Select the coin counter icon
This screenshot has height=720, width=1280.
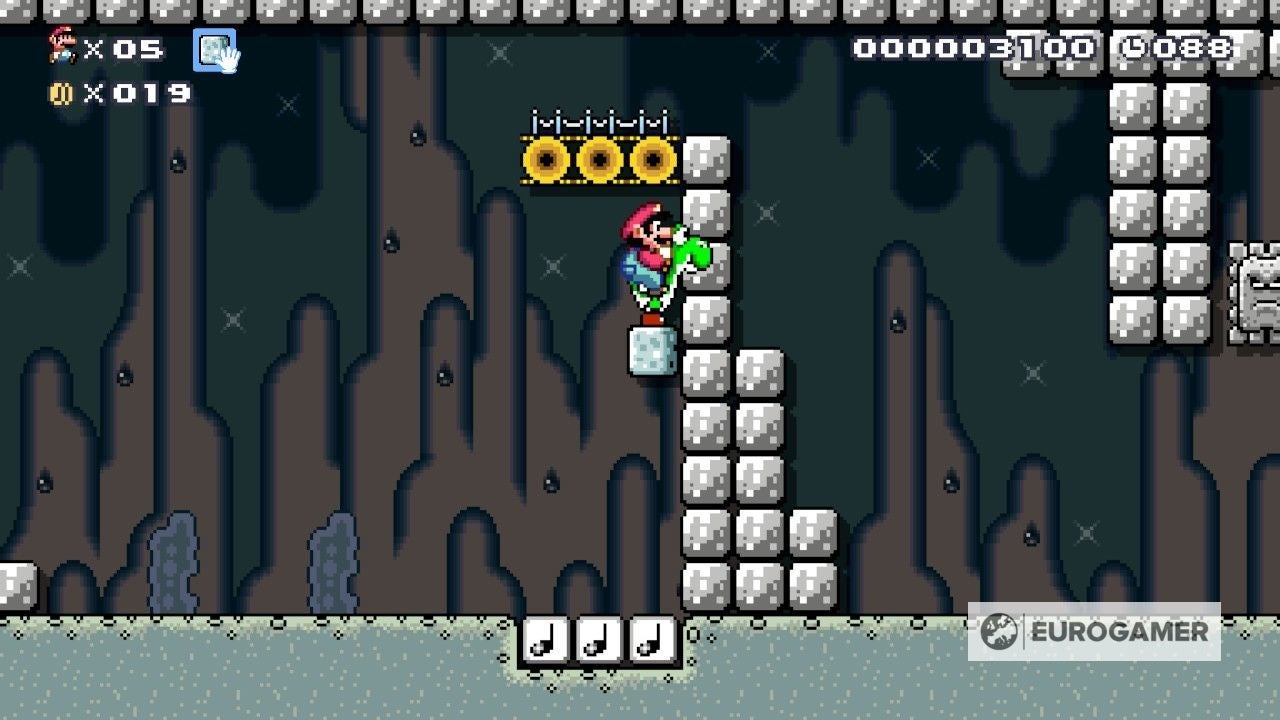pos(63,93)
